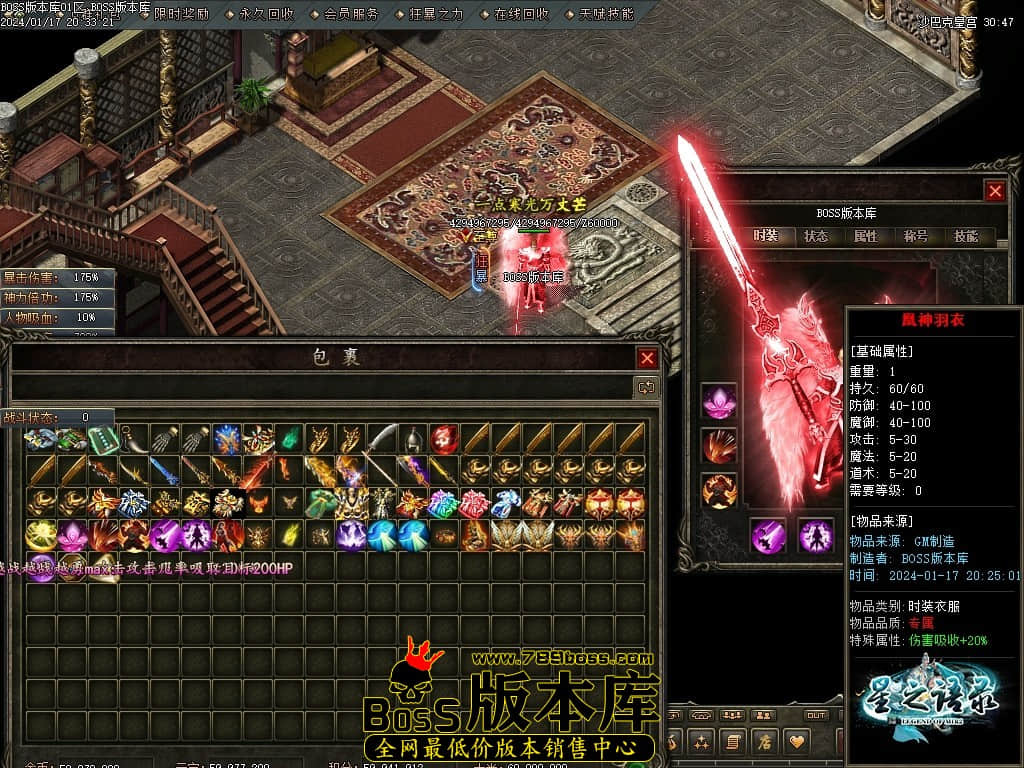
Task: Pick the helmet item in the bag
Action: (x=414, y=440)
